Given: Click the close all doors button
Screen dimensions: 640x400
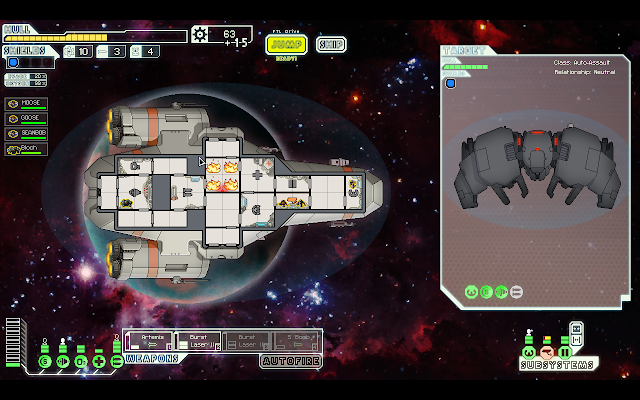Looking at the screenshot, I should (577, 327).
